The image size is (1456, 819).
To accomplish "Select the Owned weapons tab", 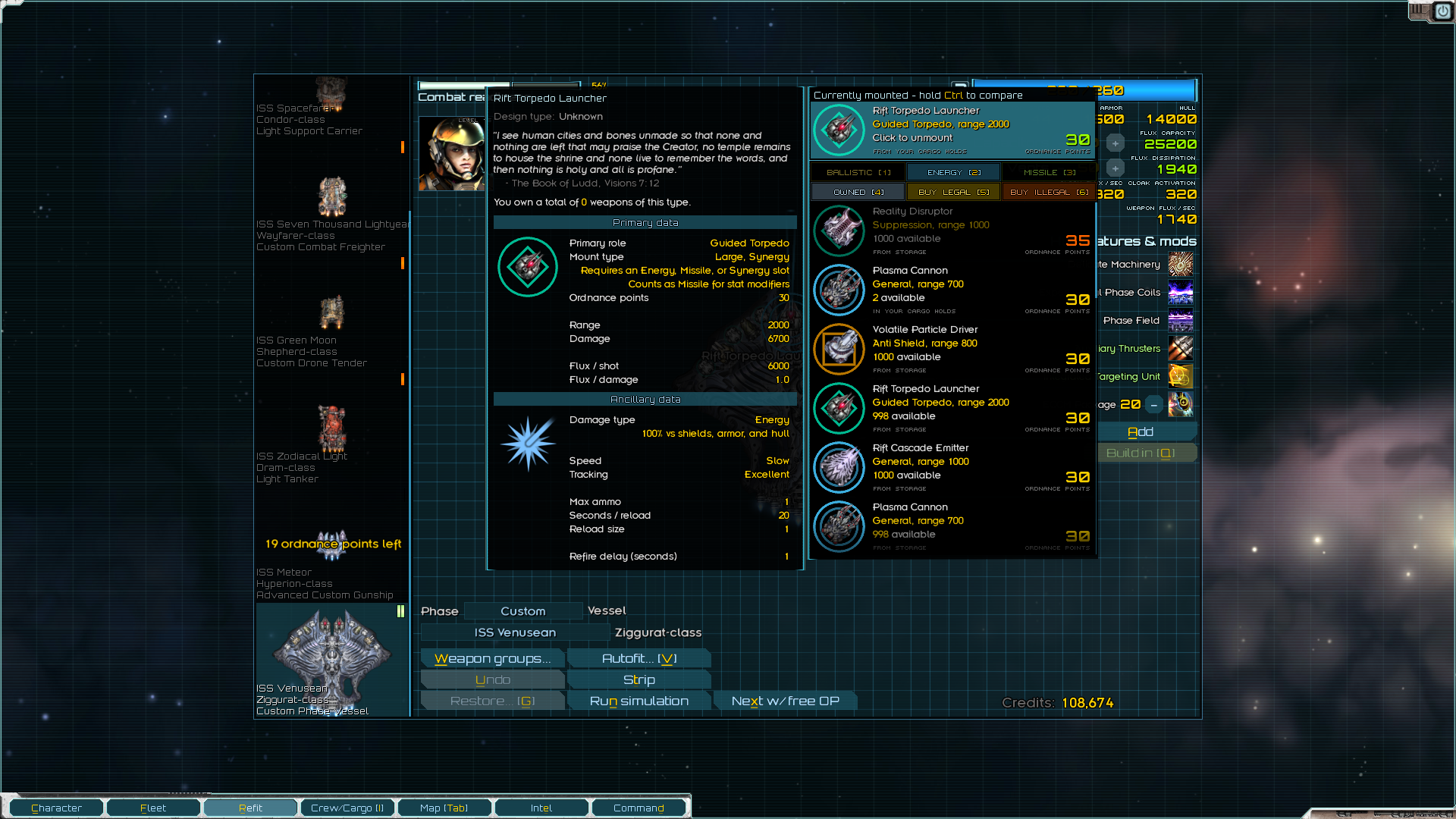I will (858, 193).
